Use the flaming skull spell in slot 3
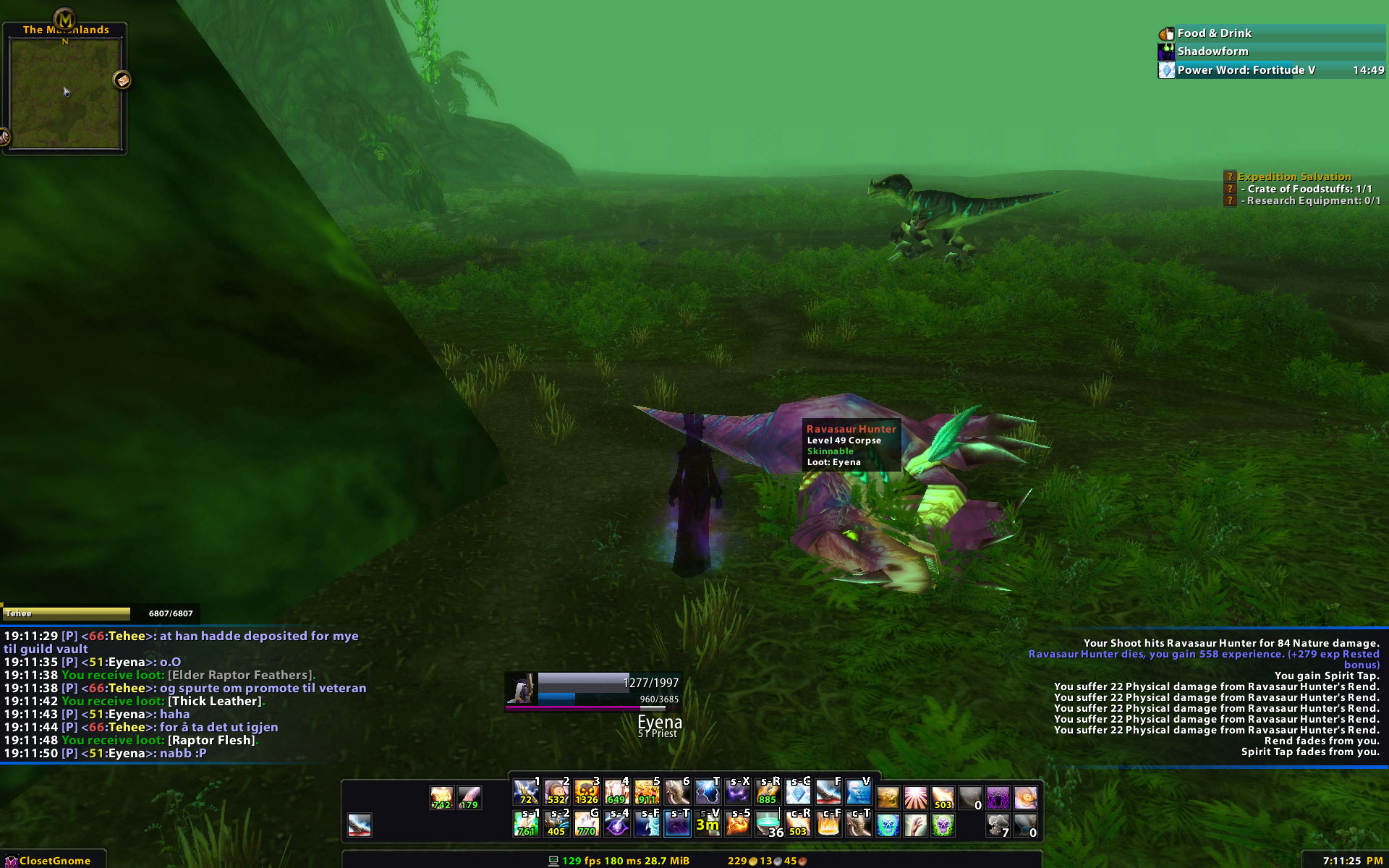The image size is (1389, 868). click(x=587, y=793)
